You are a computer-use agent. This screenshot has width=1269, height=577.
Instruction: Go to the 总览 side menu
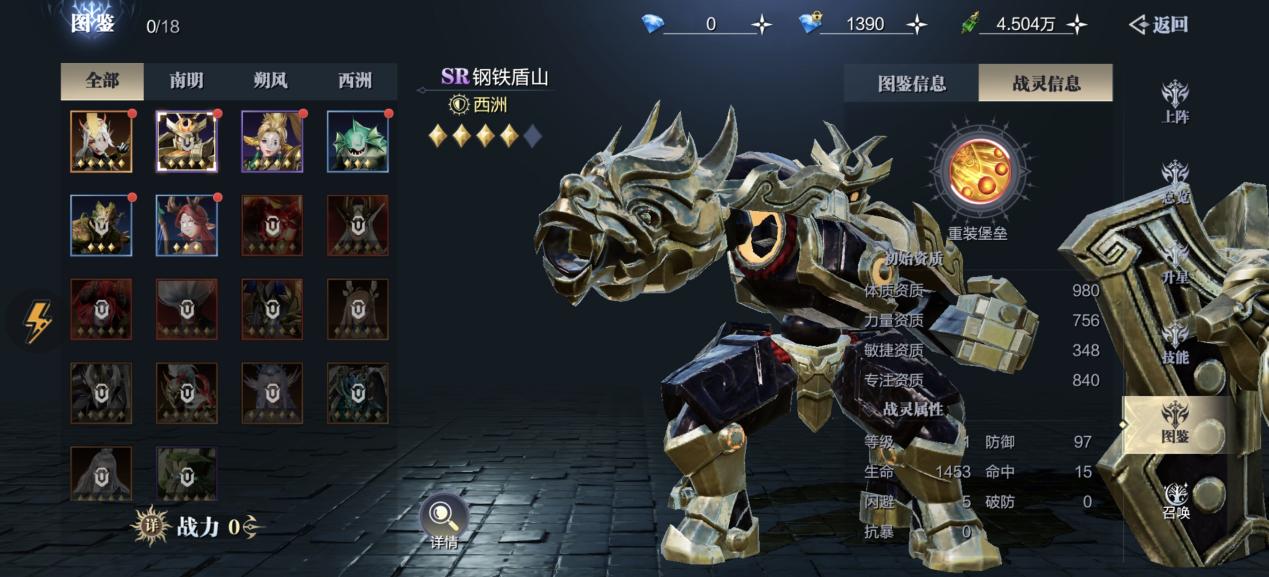(1175, 182)
